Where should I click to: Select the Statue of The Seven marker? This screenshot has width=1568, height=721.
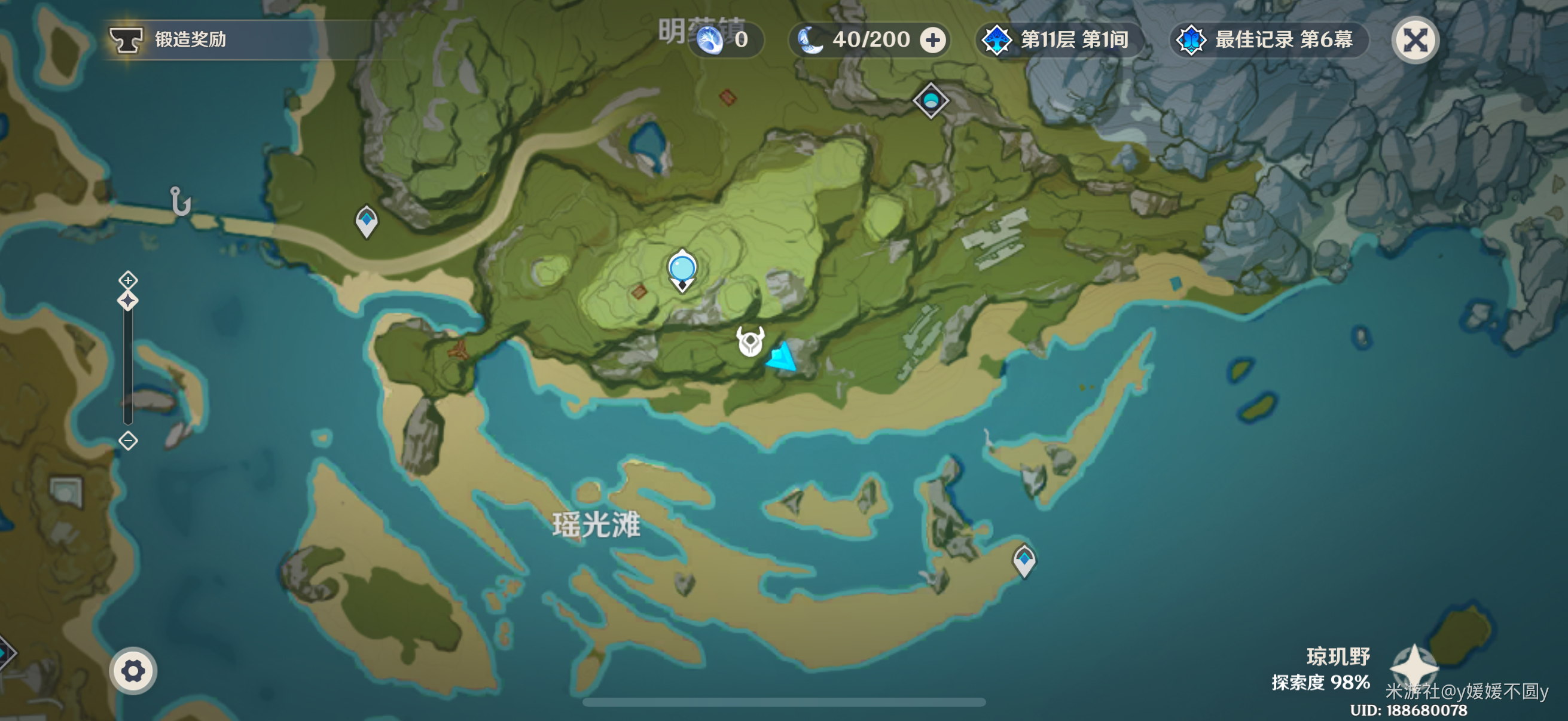pyautogui.click(x=682, y=270)
